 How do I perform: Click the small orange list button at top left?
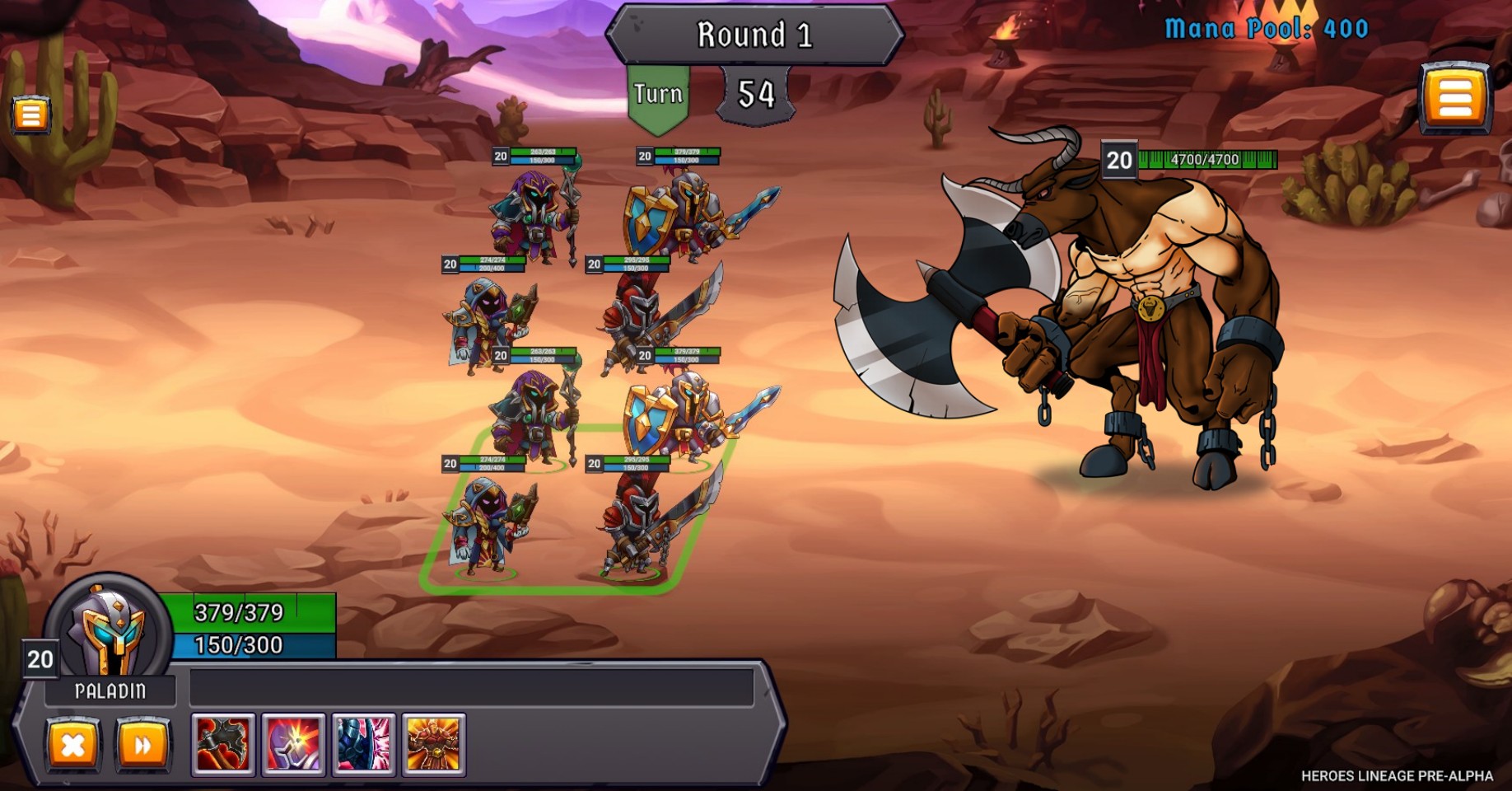tap(30, 115)
